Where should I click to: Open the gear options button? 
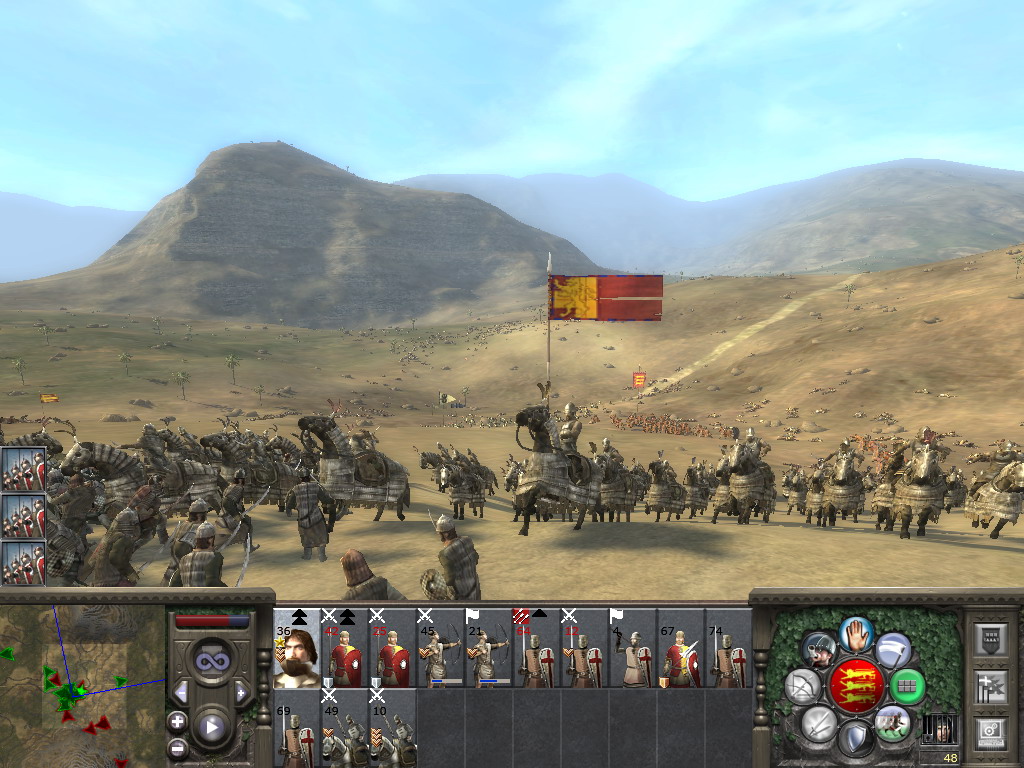pyautogui.click(x=989, y=732)
